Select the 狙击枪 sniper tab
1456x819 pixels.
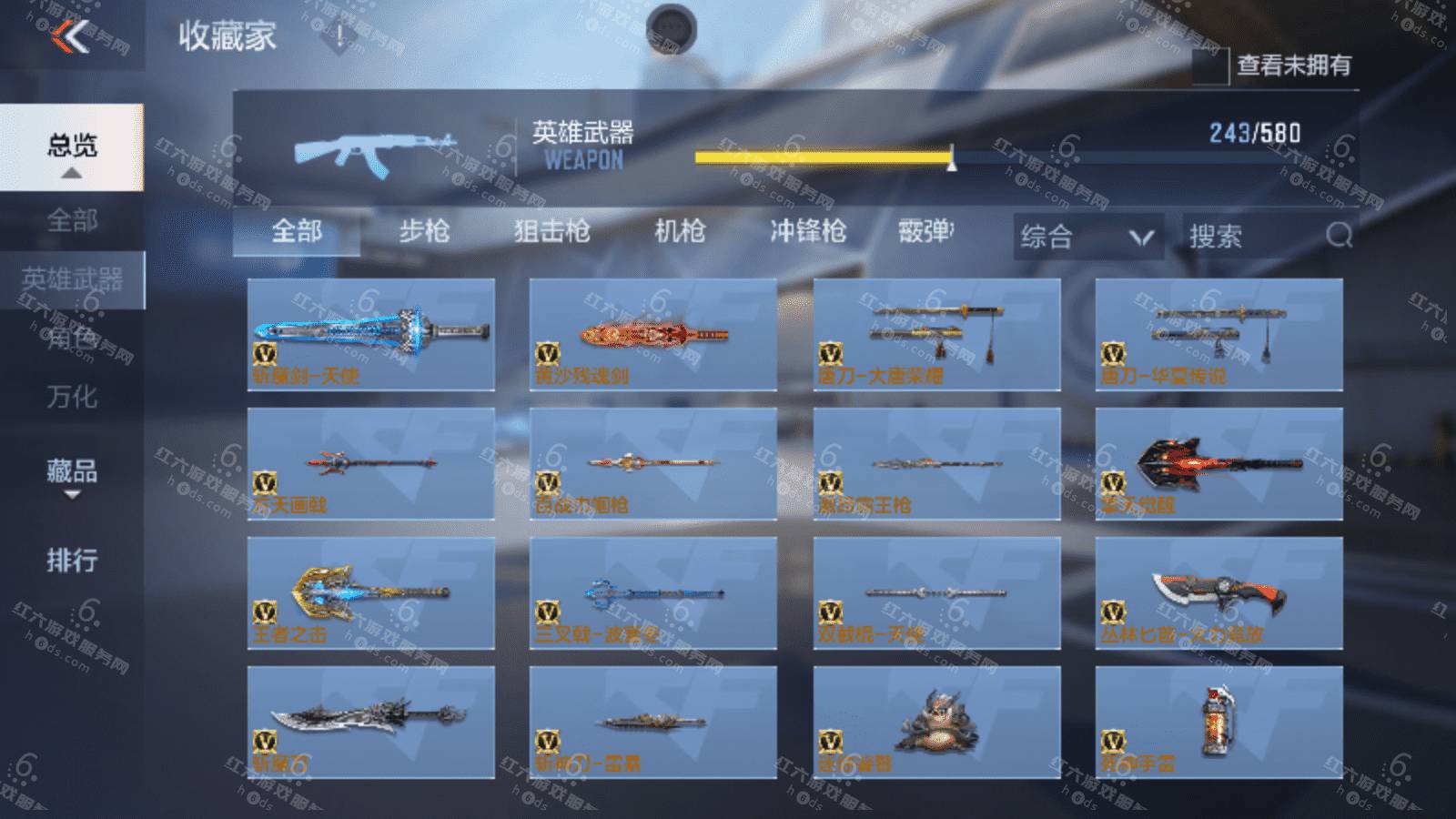(x=551, y=232)
